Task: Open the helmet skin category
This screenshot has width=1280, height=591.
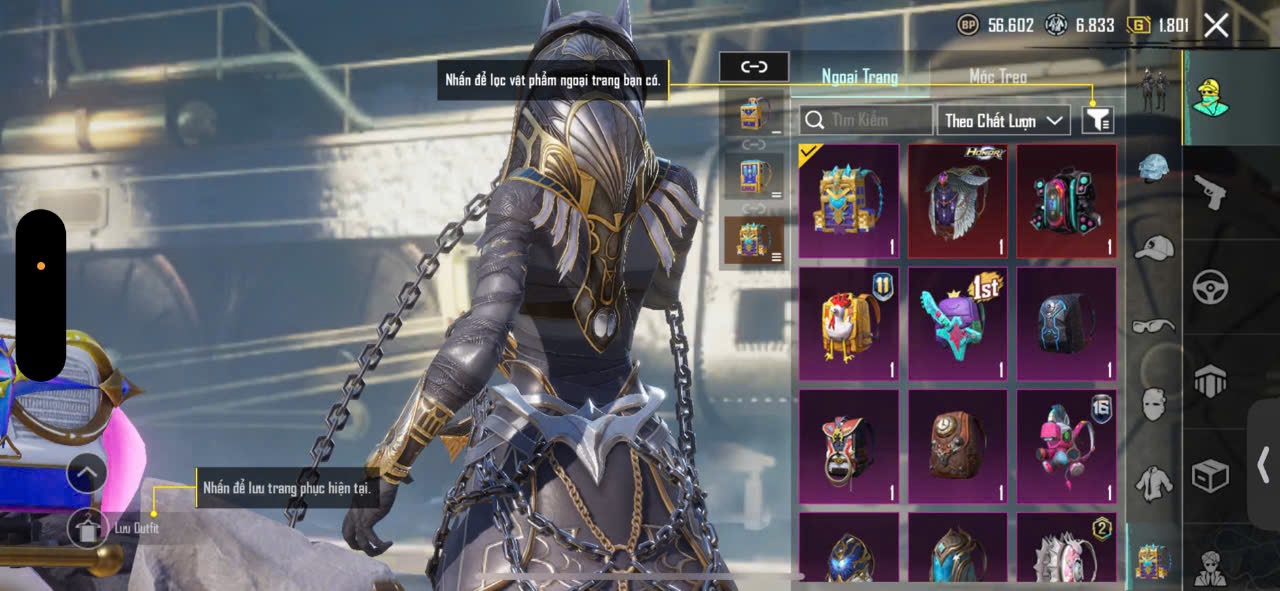Action: tap(1154, 168)
